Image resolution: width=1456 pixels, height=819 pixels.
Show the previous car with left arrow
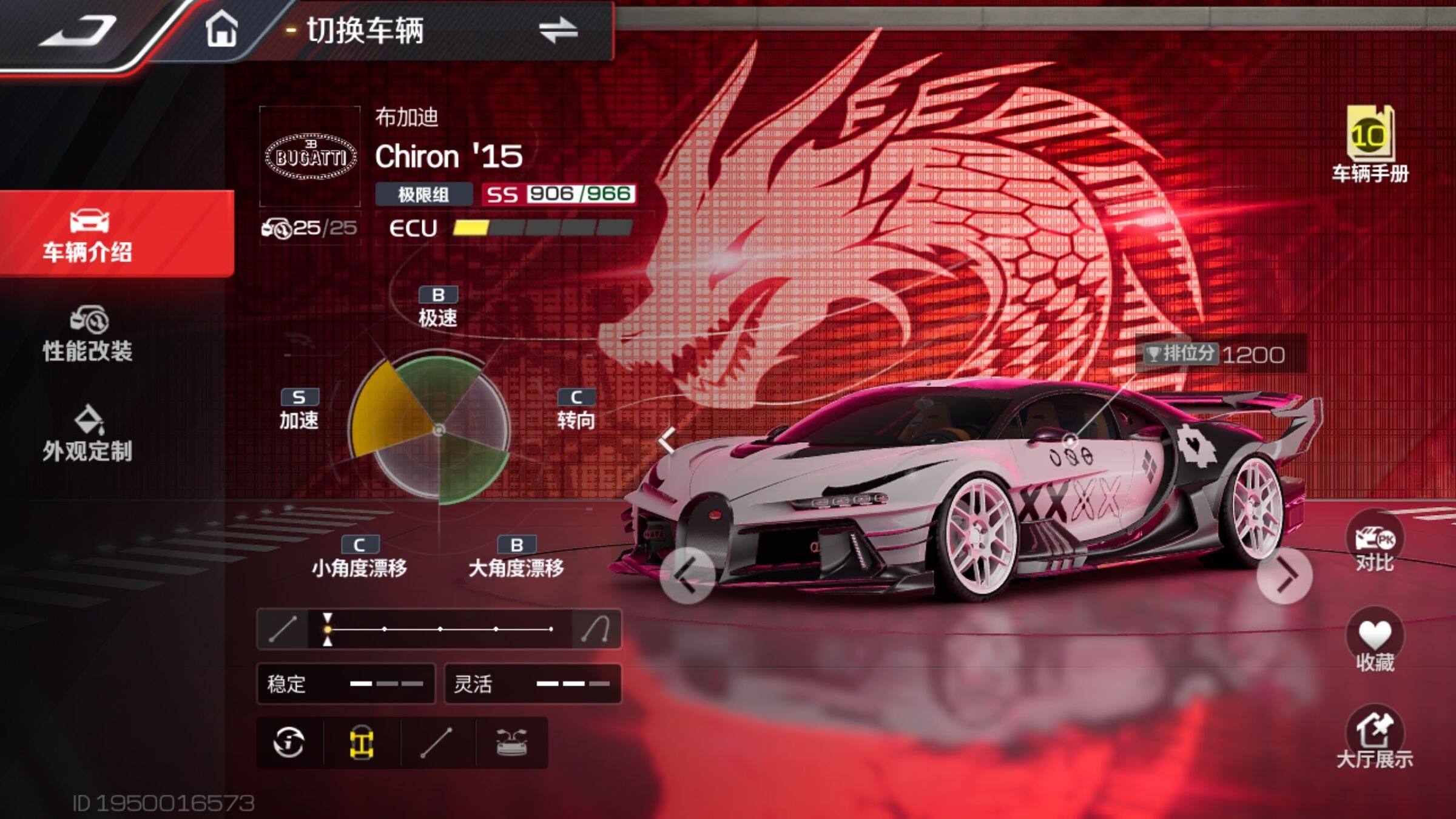click(687, 575)
